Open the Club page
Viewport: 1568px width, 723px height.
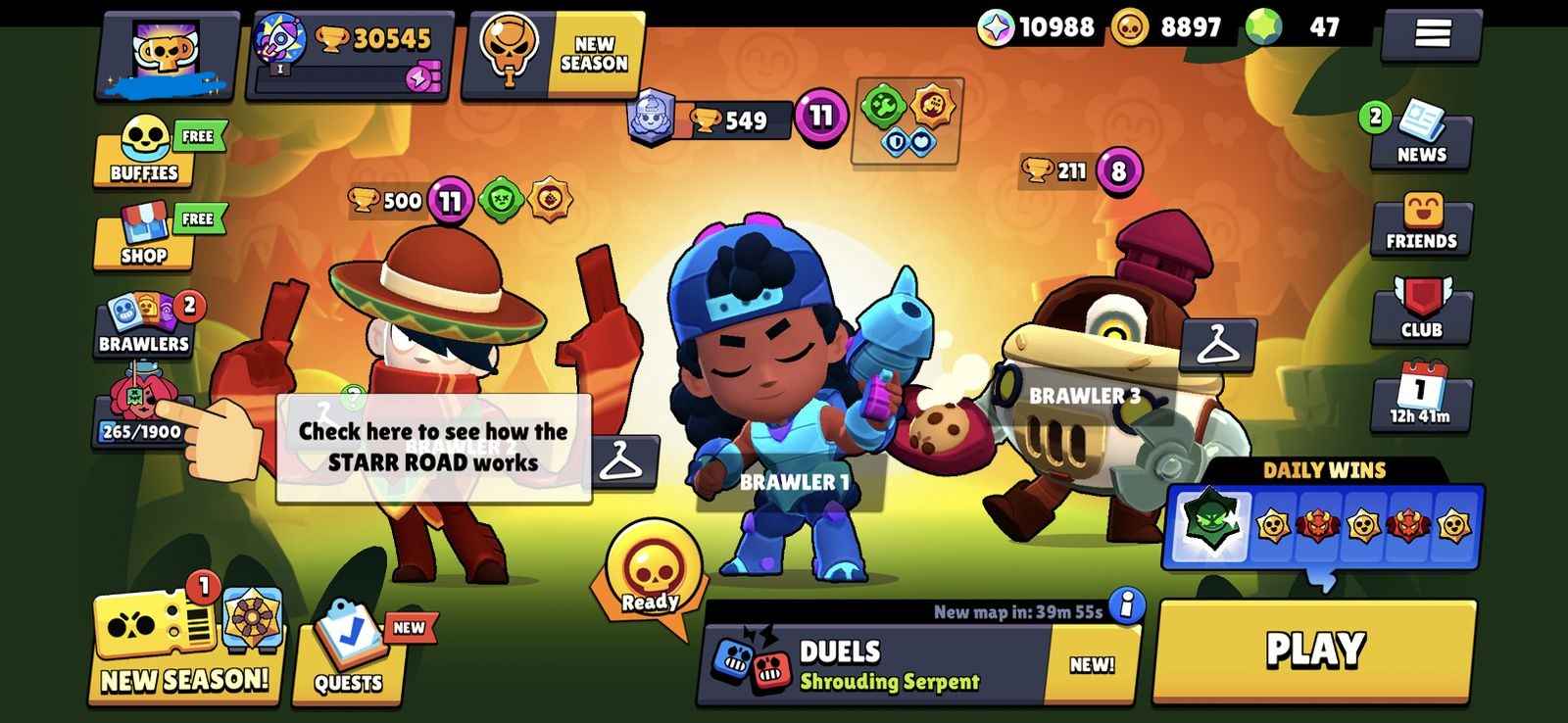point(1420,309)
